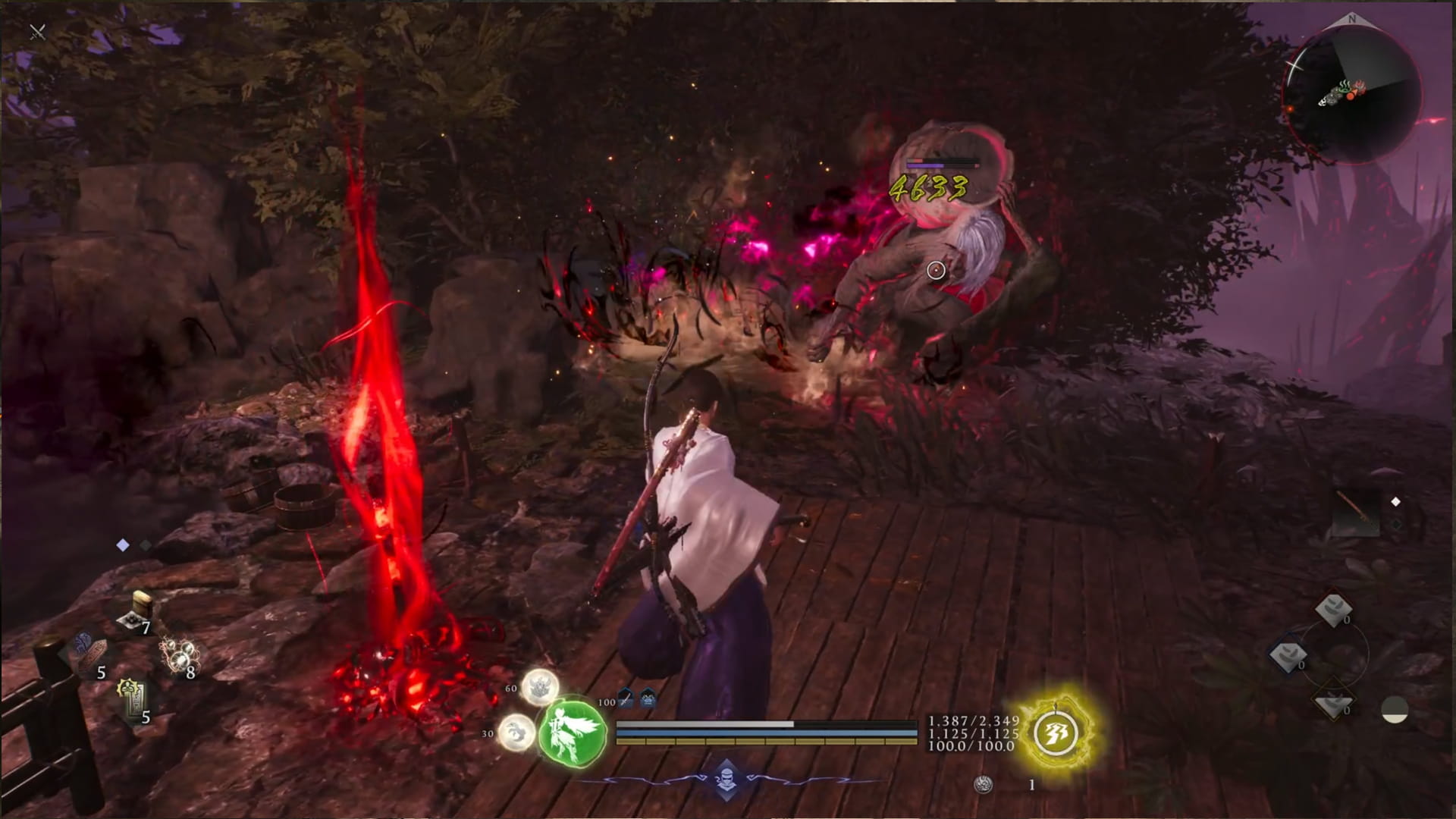The image size is (1456, 819).
Task: Trigger the upper white spirit skill costing 60
Action: (x=539, y=688)
